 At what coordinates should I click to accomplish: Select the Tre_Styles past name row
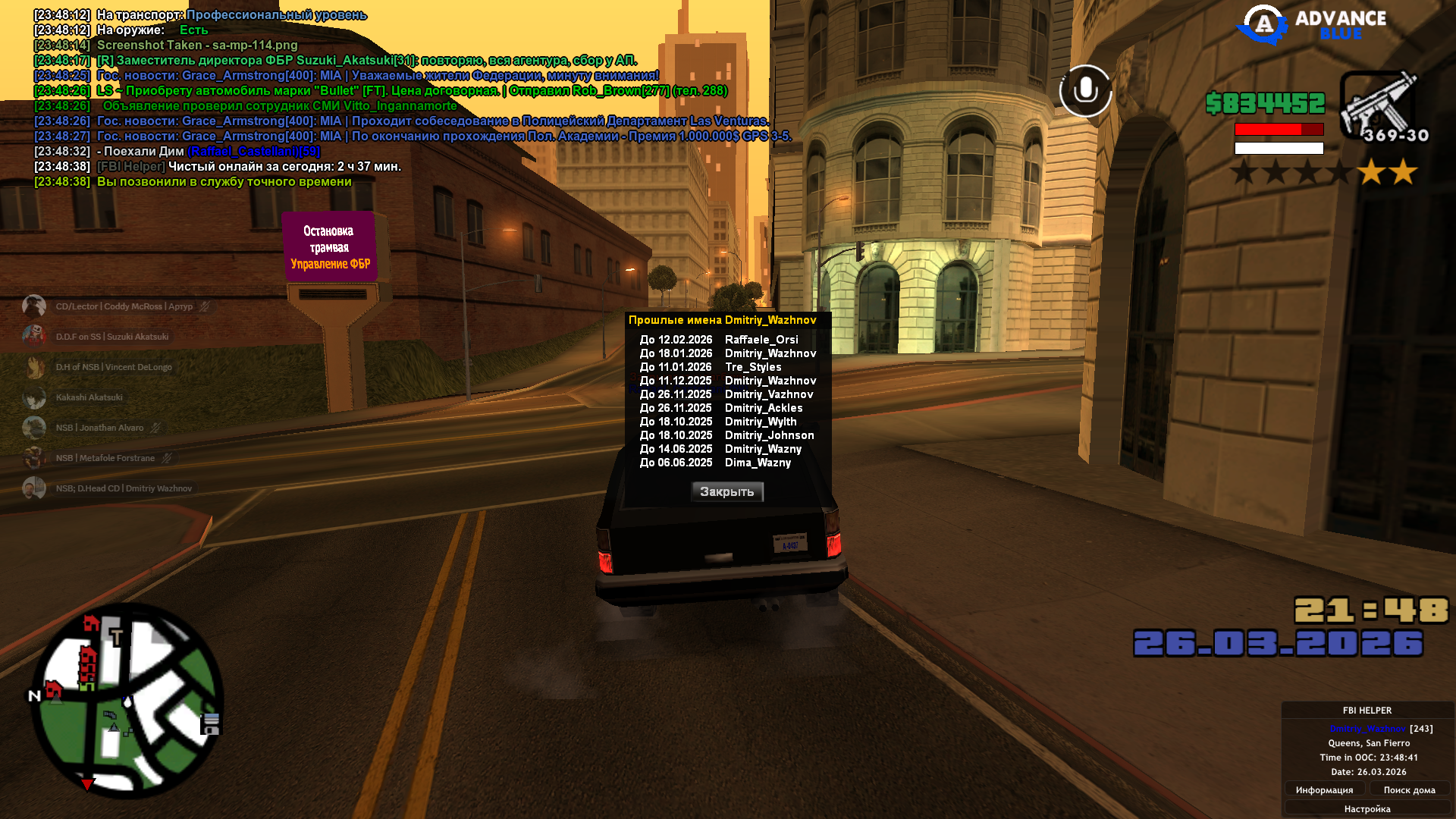[726, 367]
